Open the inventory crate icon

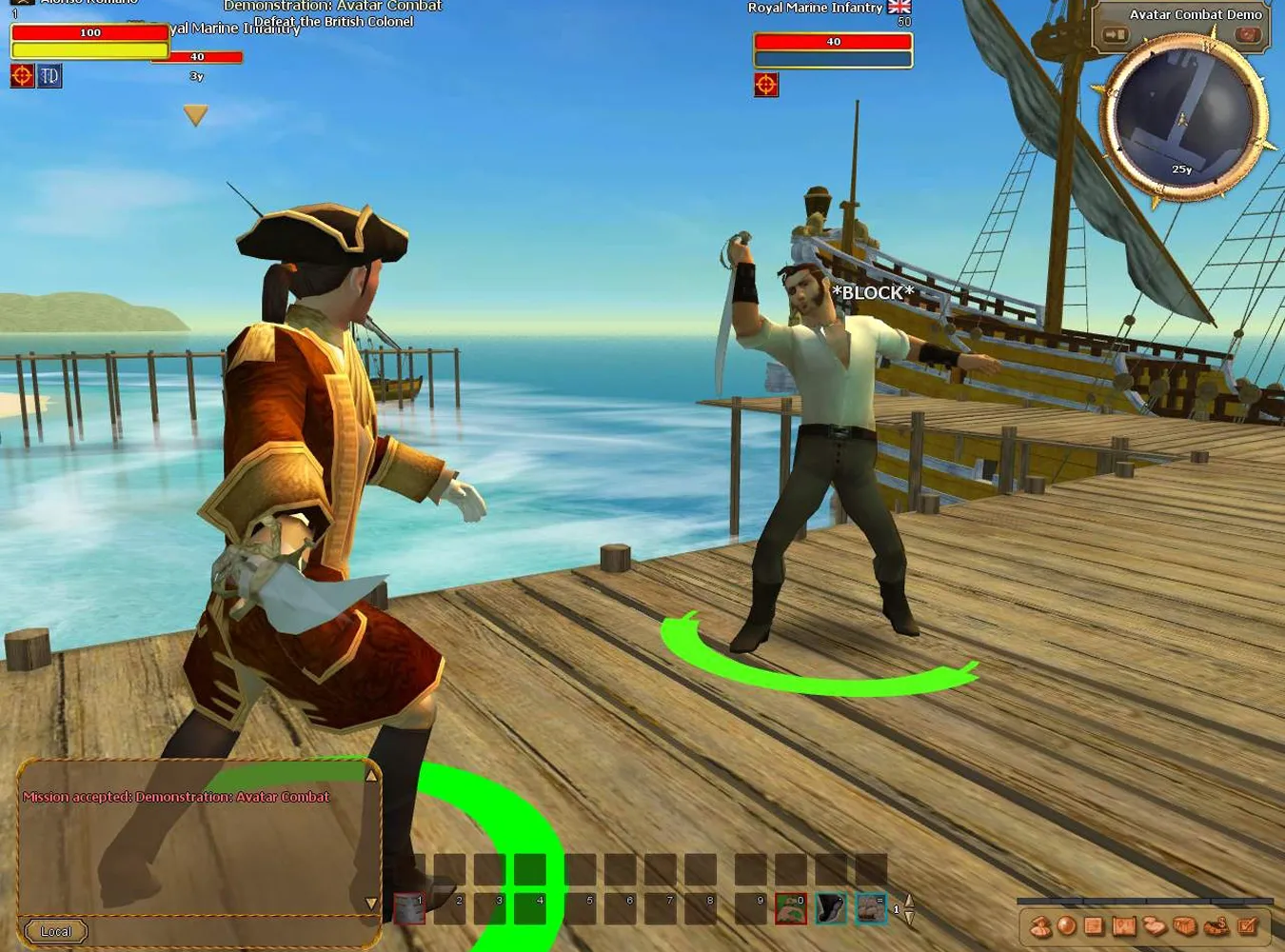pos(1184,926)
